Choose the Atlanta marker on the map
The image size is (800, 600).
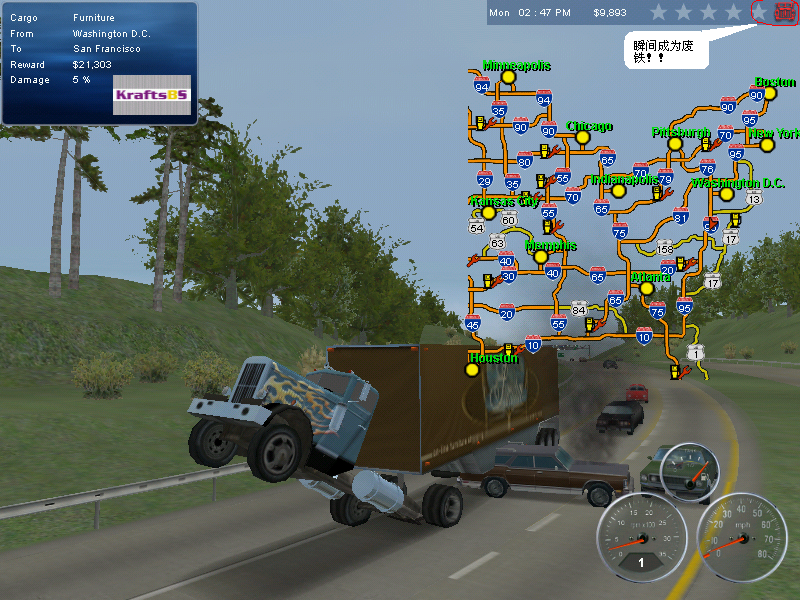647,288
